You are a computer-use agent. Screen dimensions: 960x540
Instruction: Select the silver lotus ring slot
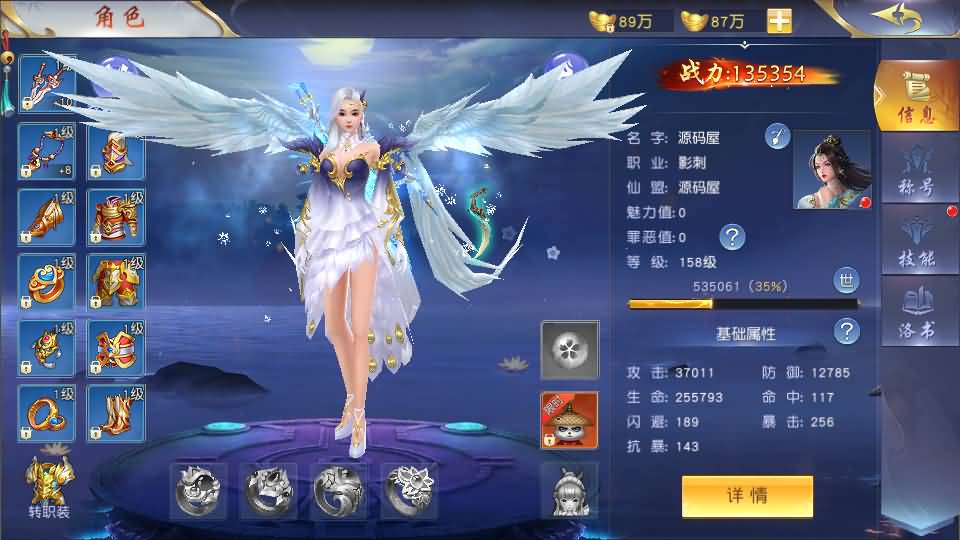pos(408,490)
